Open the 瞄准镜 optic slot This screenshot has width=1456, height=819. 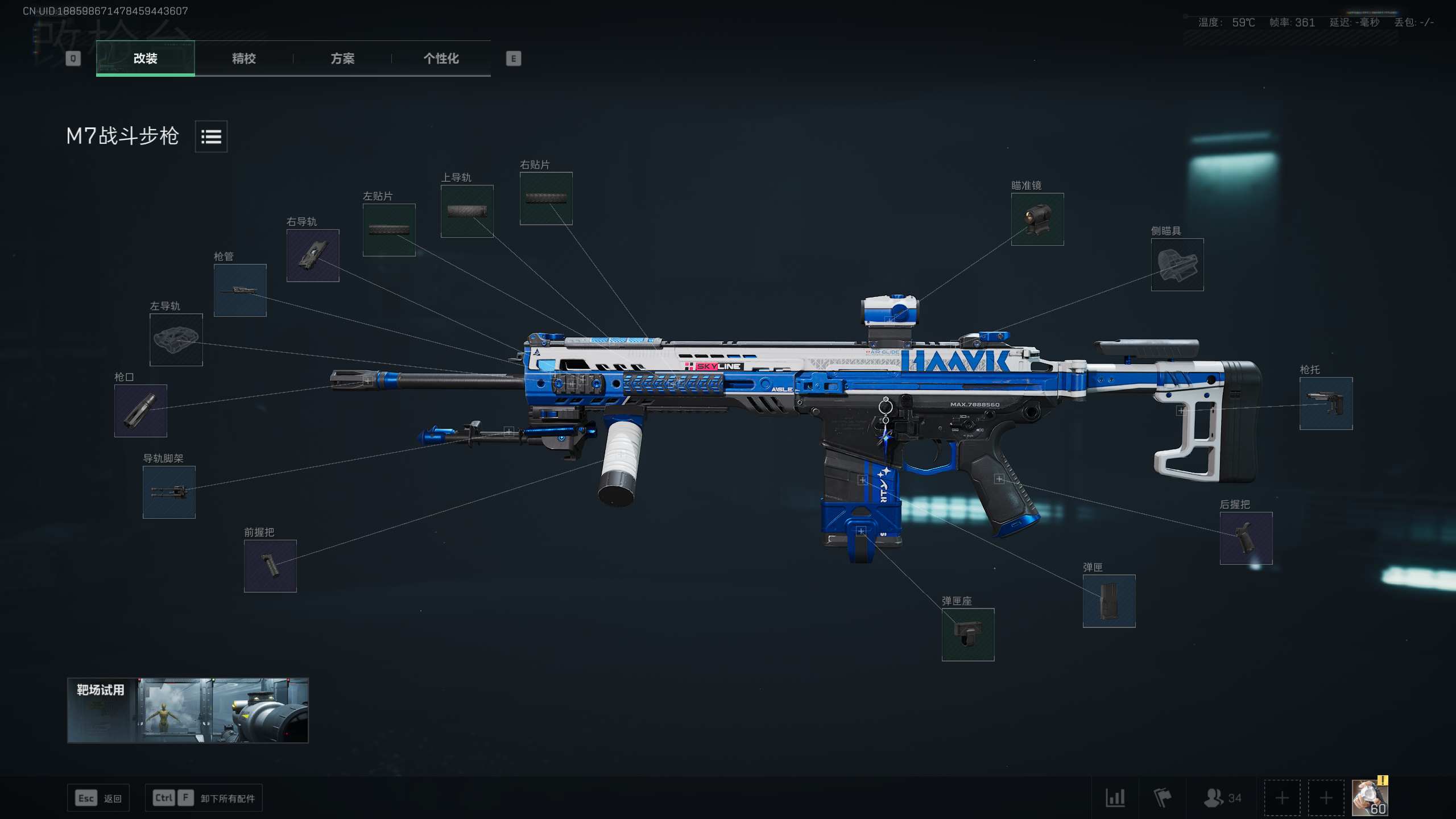pyautogui.click(x=1037, y=220)
